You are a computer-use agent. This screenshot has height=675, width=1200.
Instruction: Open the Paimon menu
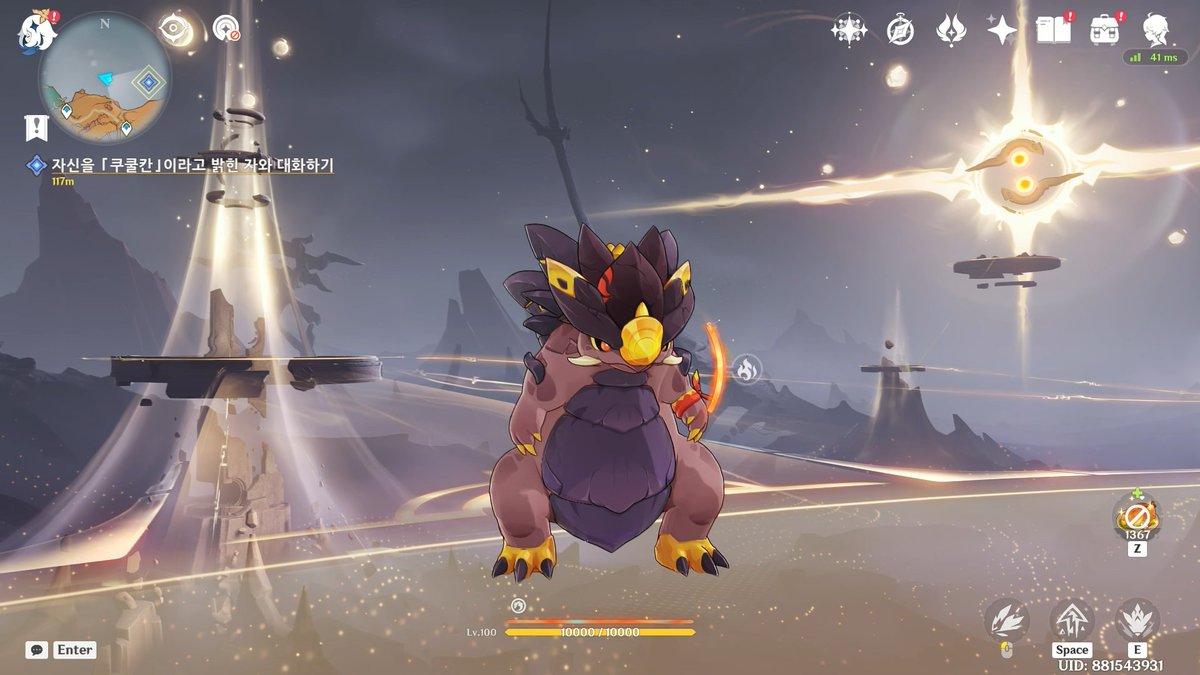34,32
